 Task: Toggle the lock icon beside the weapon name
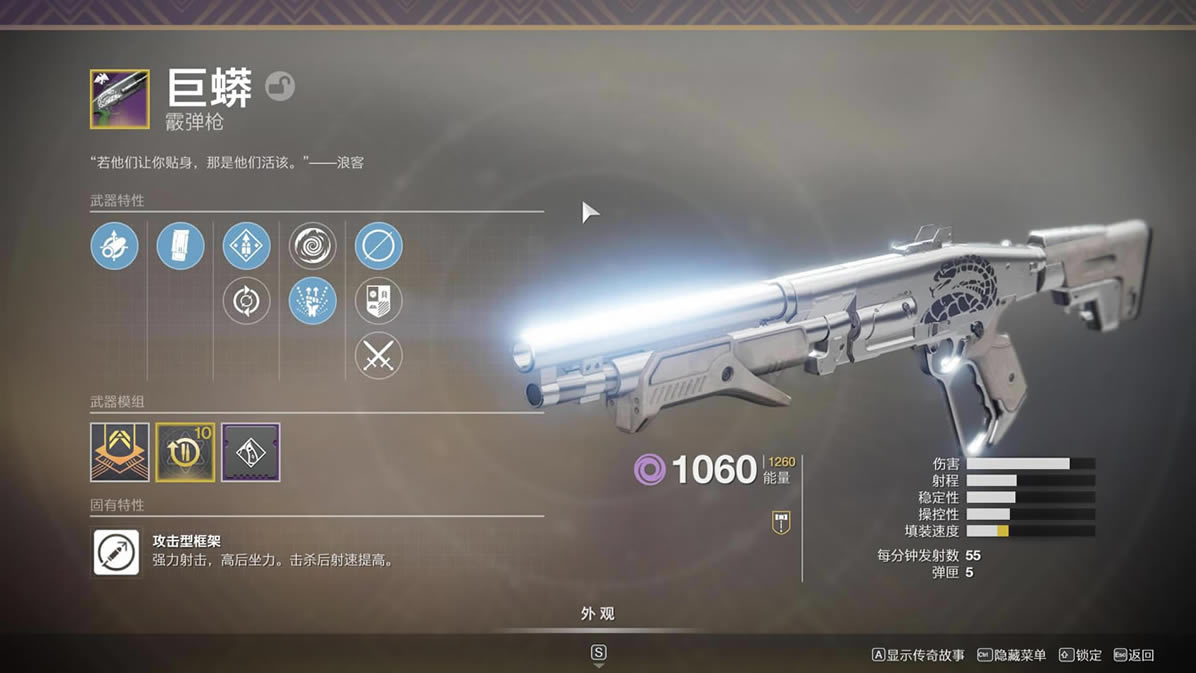coord(280,87)
